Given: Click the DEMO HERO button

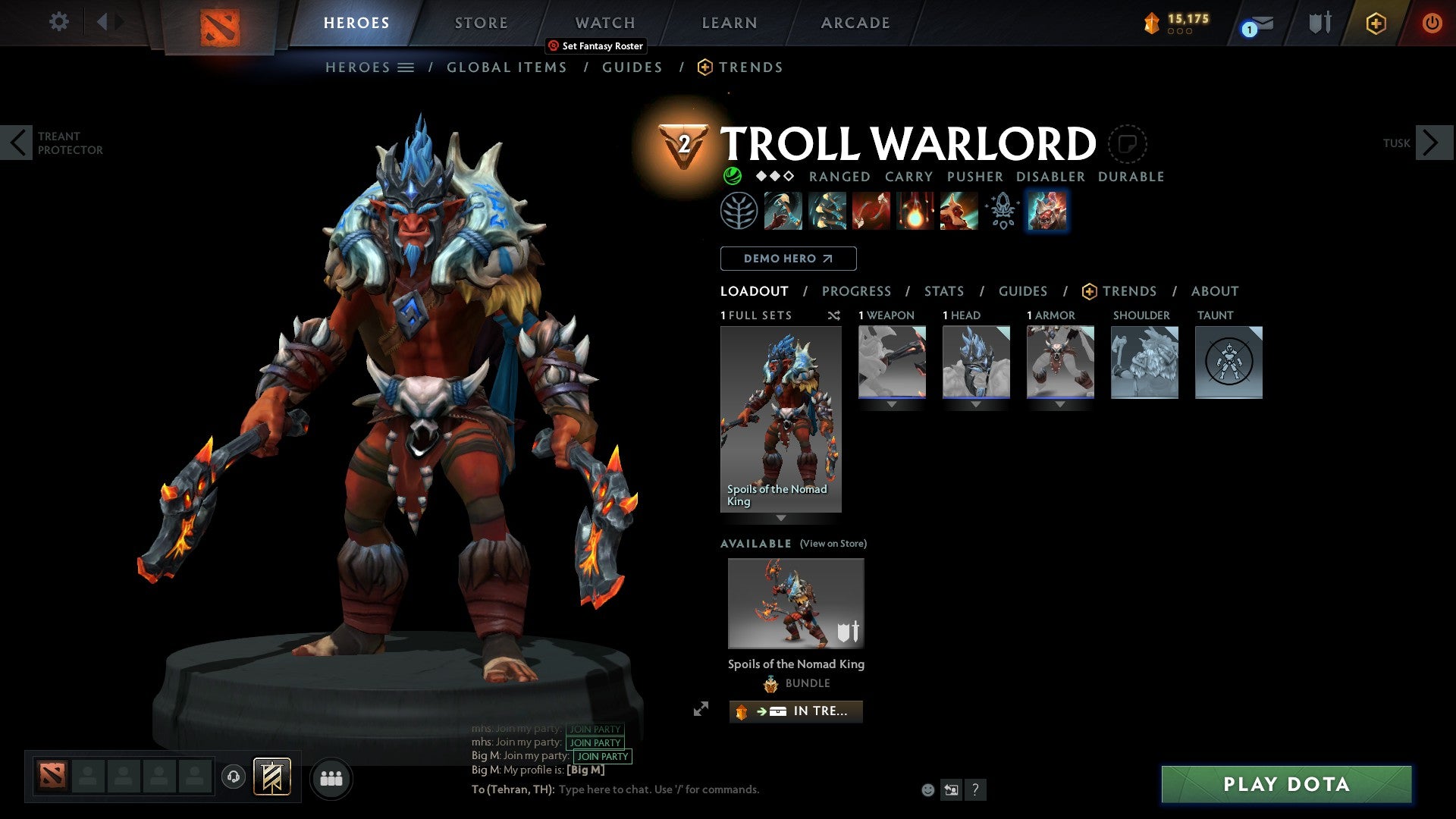Looking at the screenshot, I should pos(789,258).
